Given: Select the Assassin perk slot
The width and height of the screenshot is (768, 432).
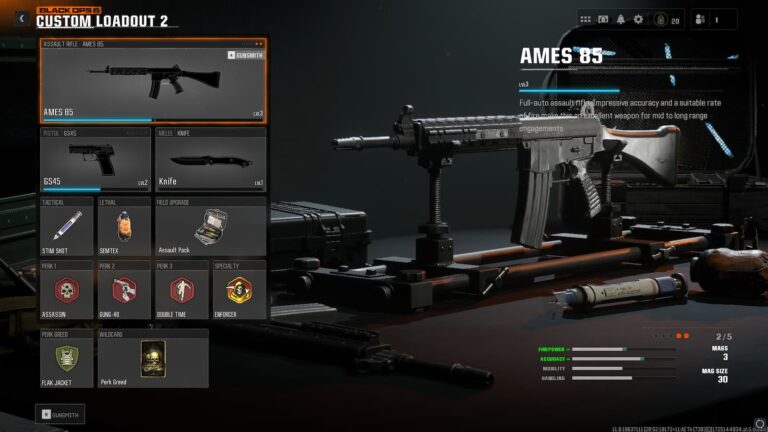Looking at the screenshot, I should click(67, 290).
